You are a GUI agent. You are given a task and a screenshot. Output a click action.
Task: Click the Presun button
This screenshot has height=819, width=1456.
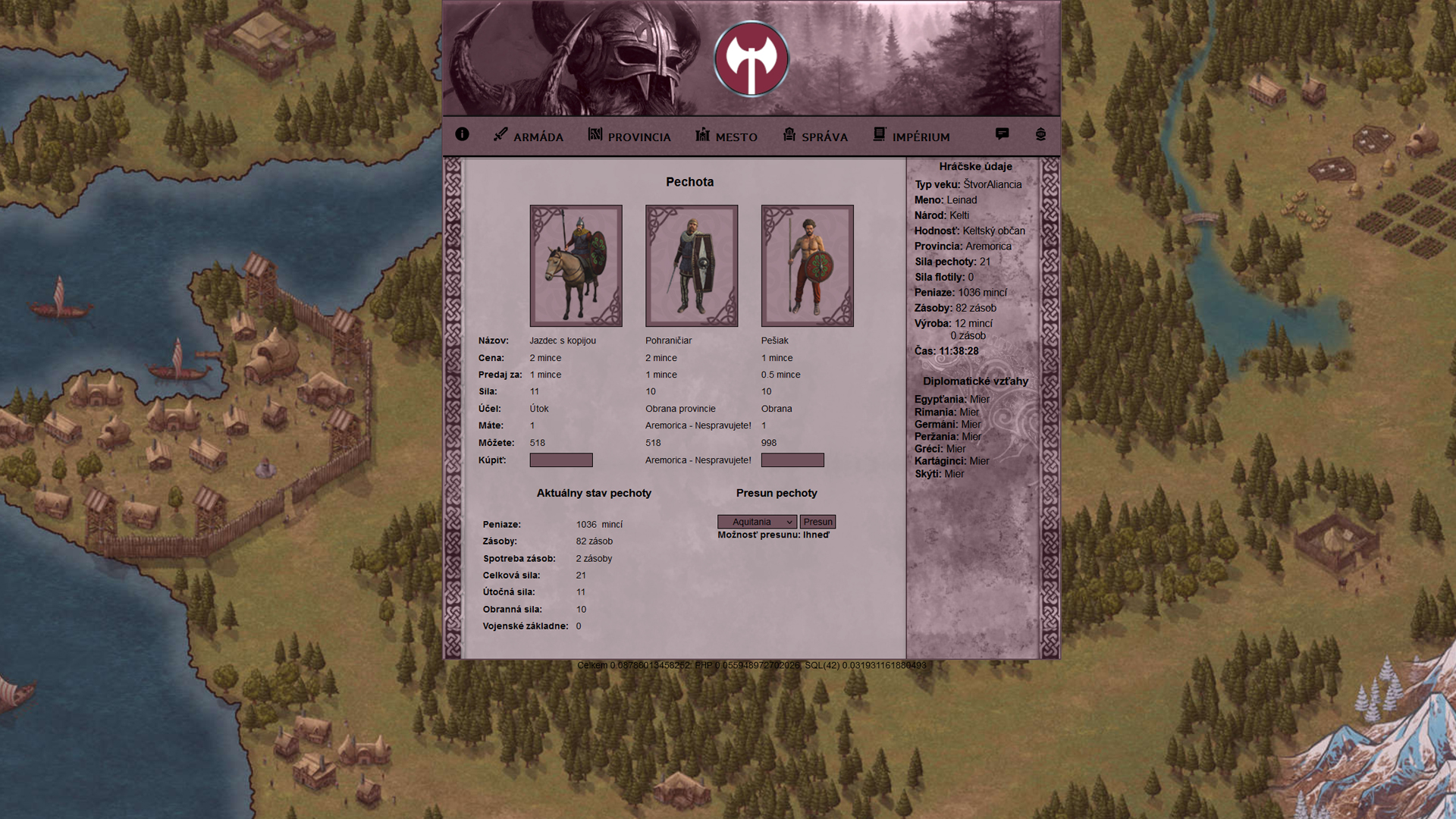click(817, 522)
